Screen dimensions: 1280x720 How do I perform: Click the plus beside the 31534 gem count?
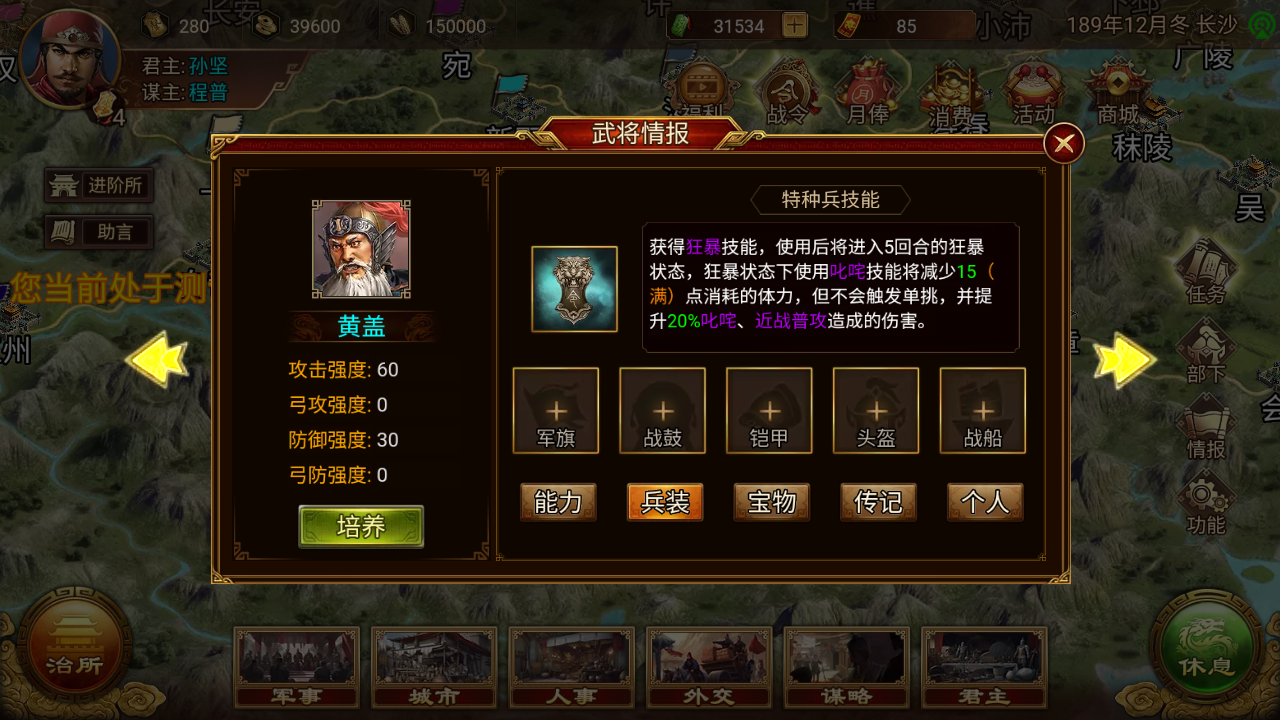point(795,25)
